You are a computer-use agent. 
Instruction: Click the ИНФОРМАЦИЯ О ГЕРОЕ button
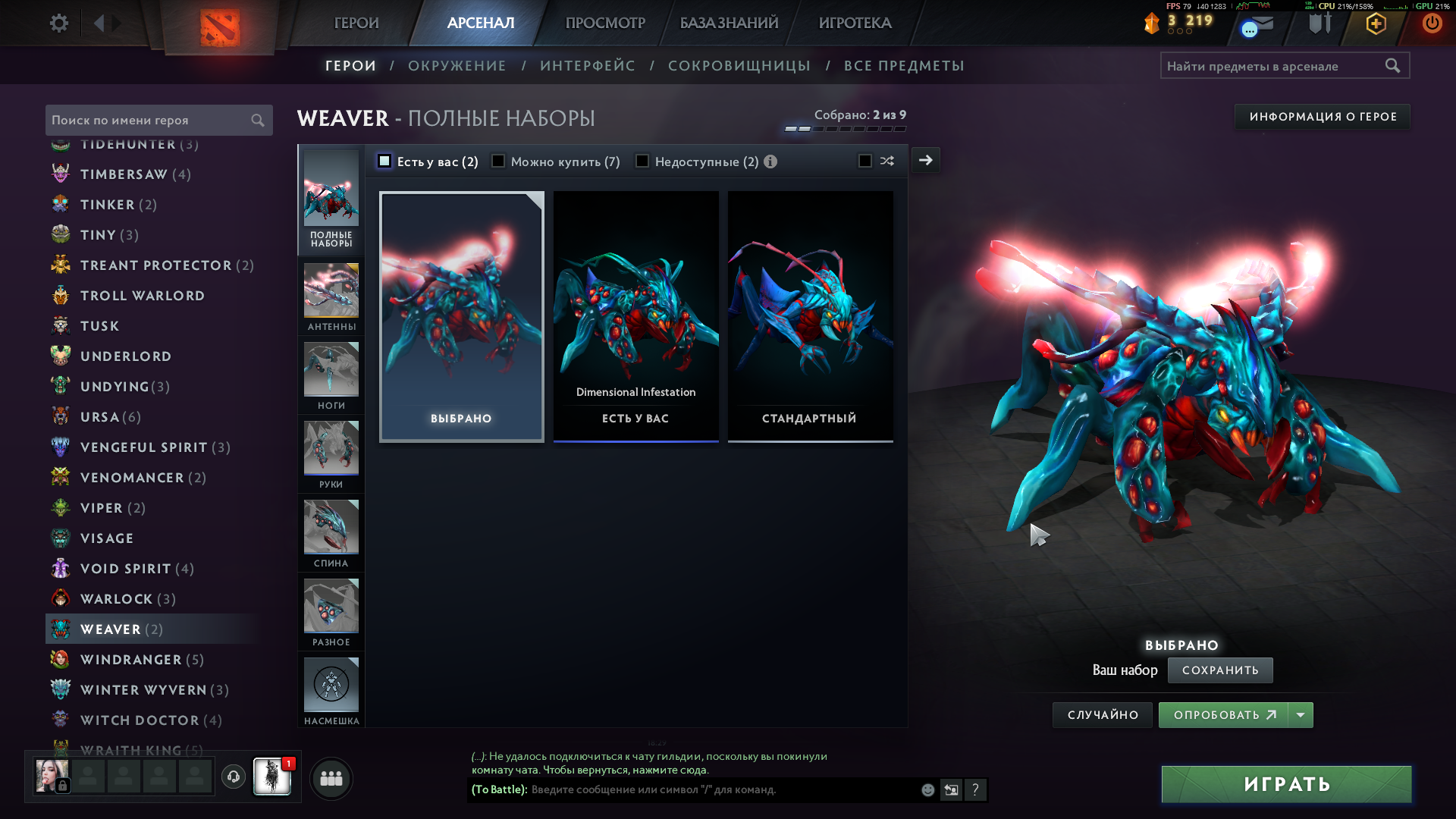[1323, 117]
